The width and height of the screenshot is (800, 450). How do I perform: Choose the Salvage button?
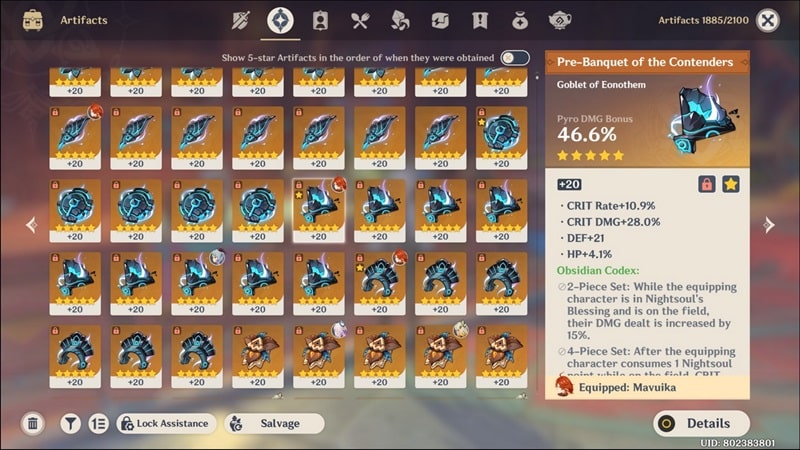click(273, 423)
